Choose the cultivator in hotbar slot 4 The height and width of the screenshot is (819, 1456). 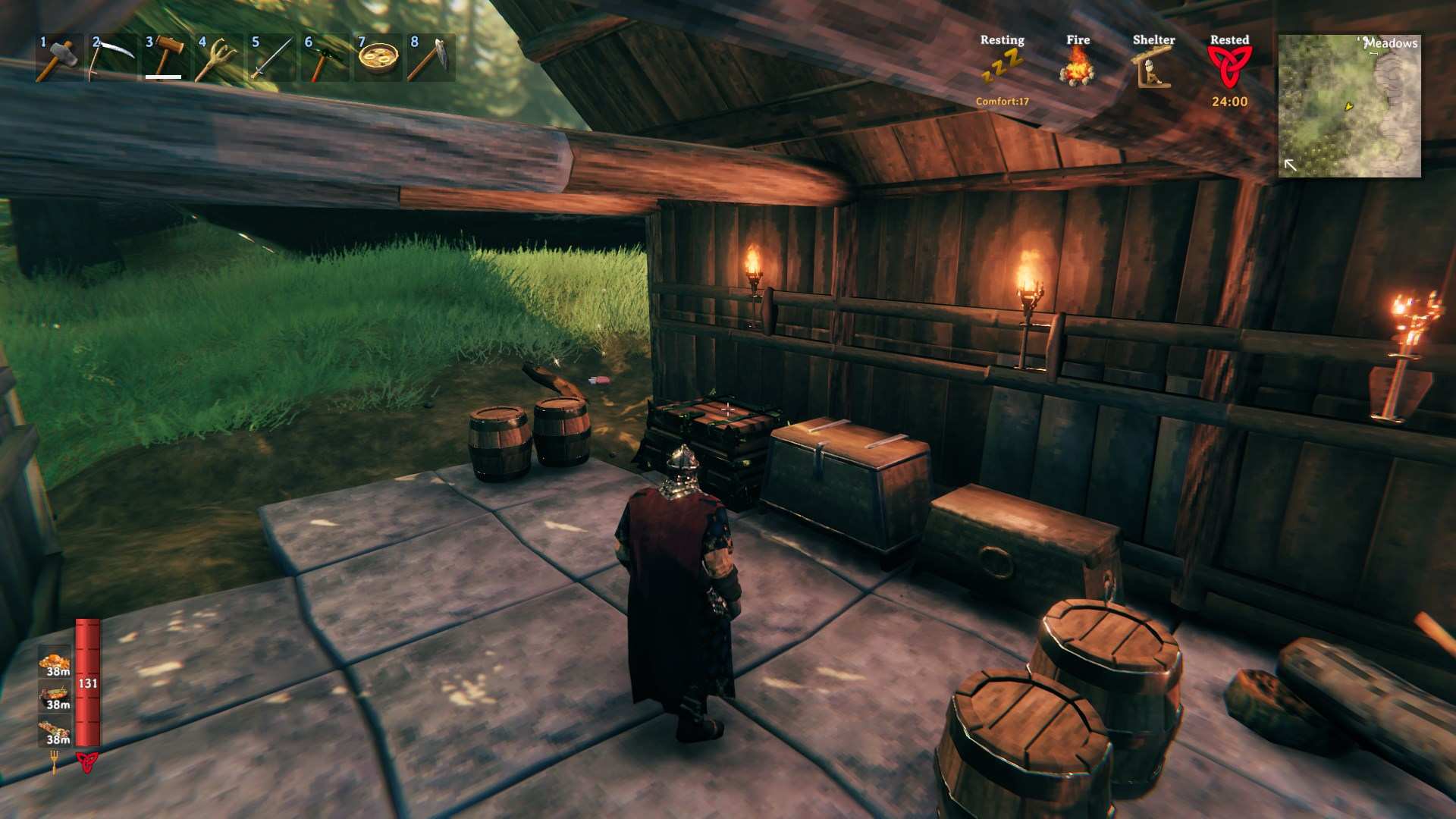218,58
